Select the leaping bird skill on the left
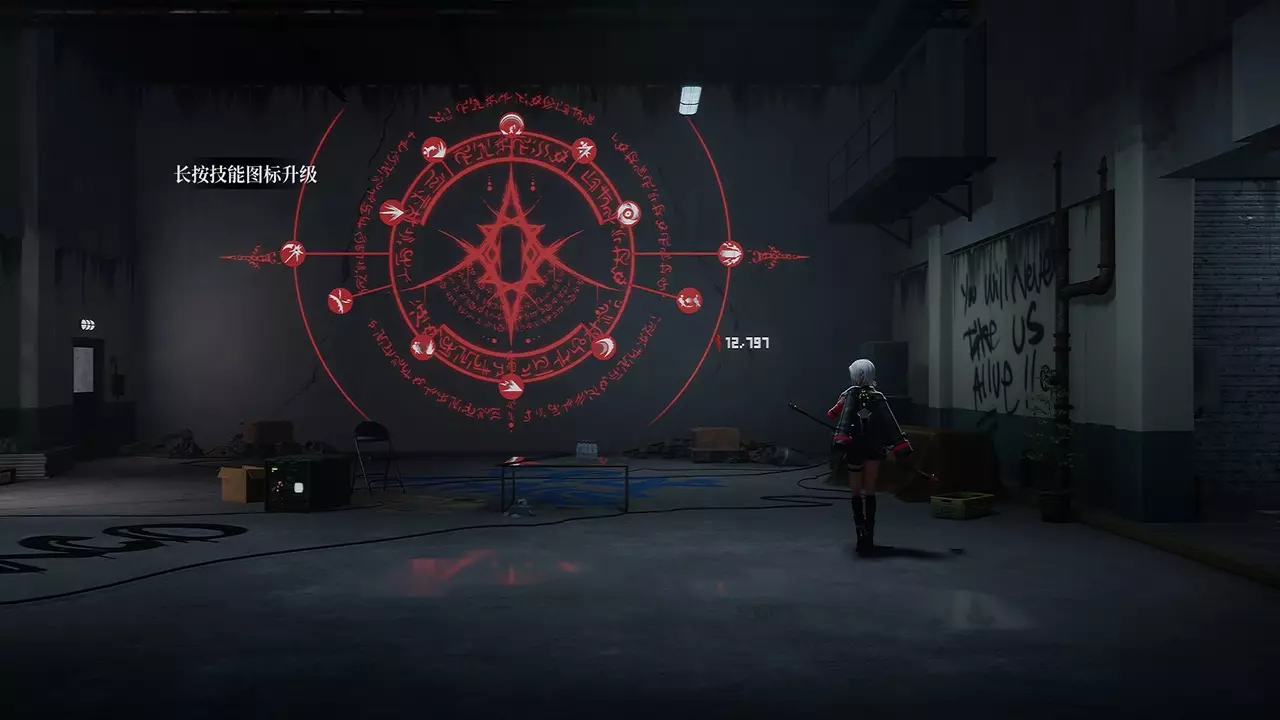1280x720 pixels. pos(338,298)
